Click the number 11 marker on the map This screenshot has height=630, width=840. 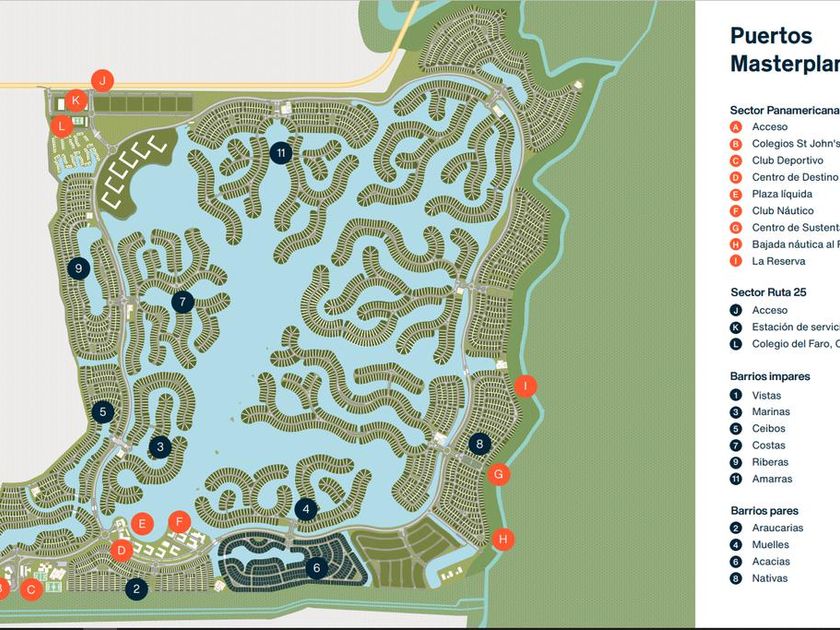[282, 153]
